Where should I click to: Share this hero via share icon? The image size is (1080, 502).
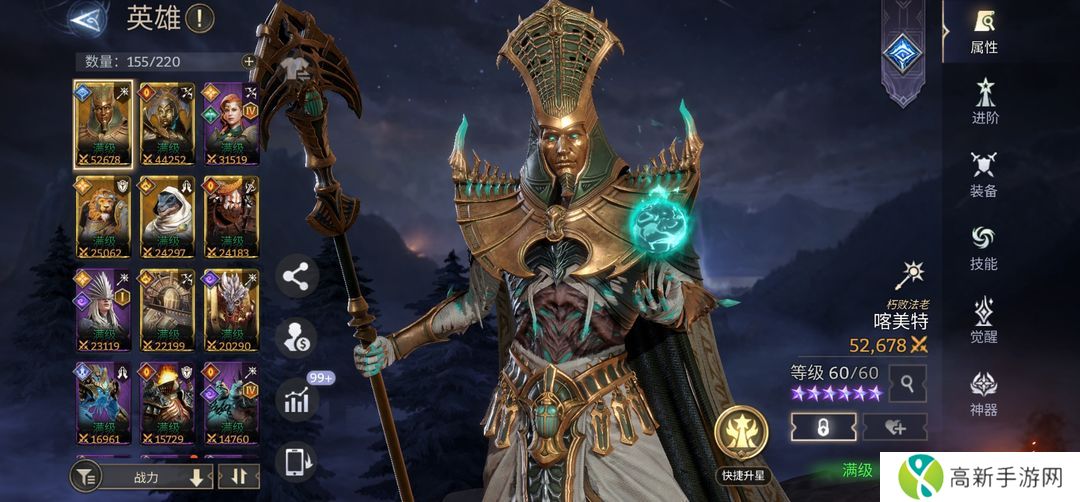296,277
